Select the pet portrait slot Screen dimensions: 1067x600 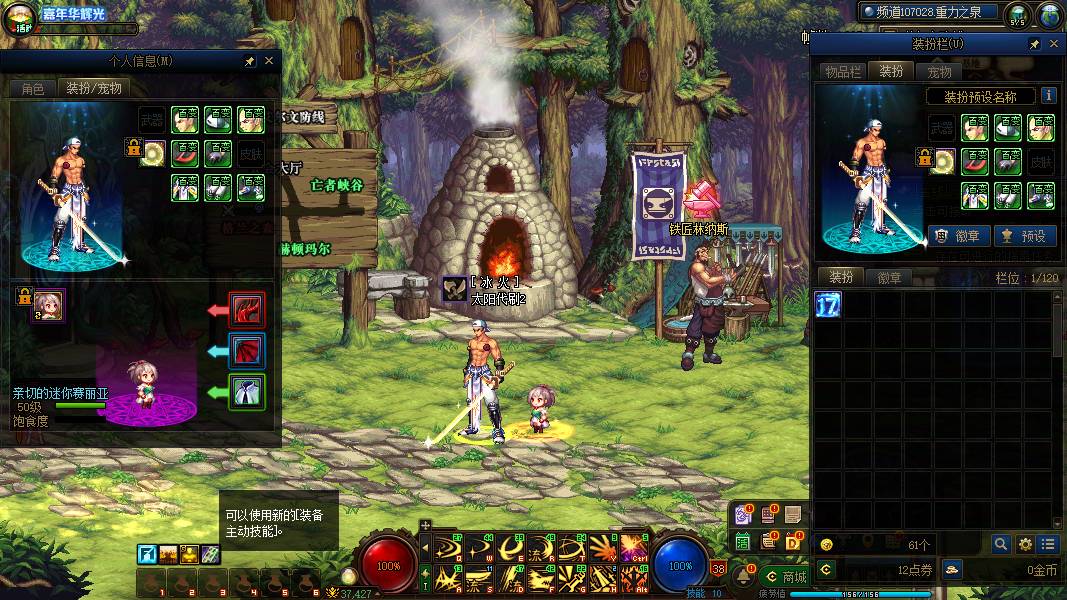48,304
